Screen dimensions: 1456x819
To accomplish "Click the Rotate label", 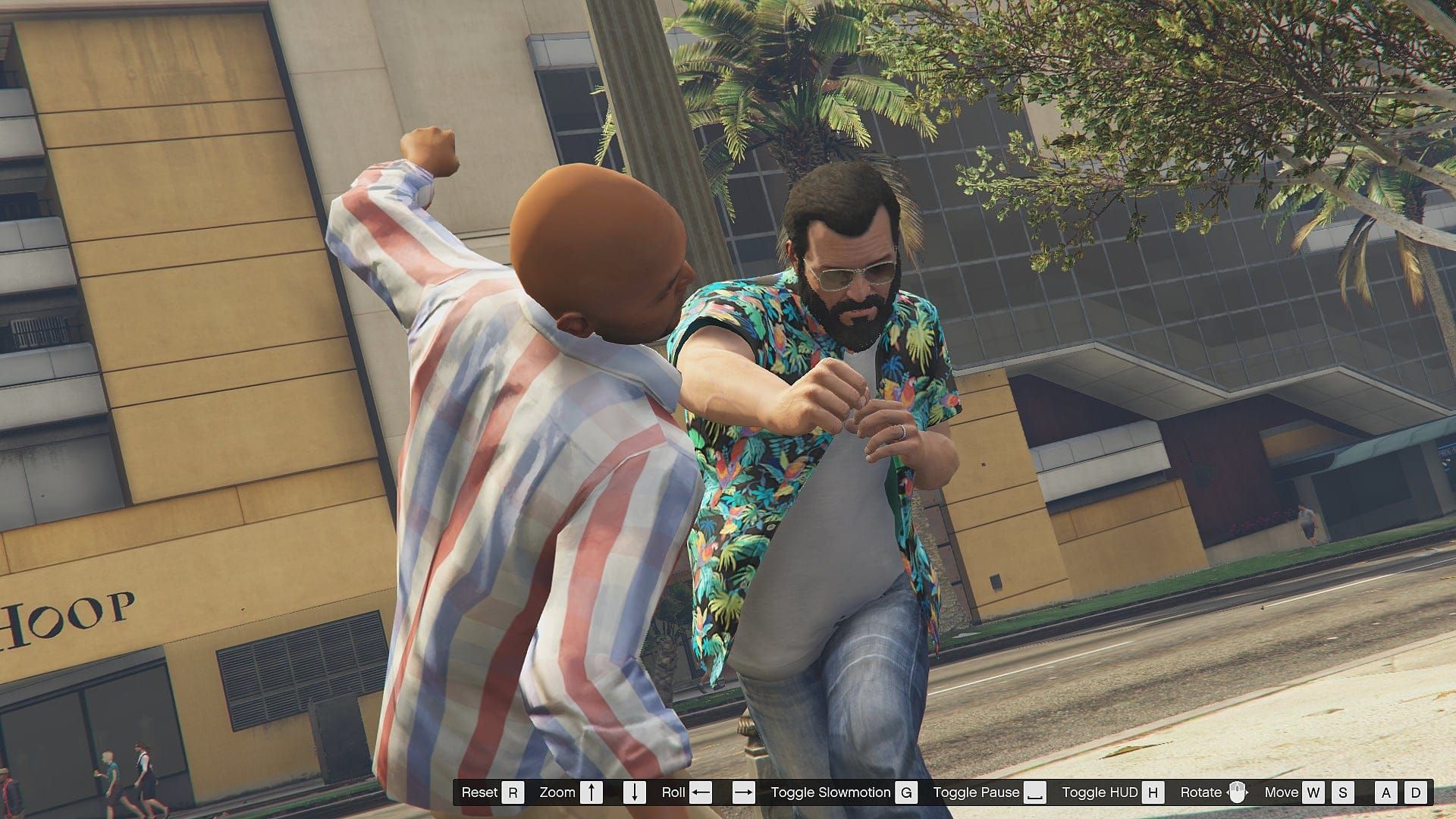I will [1202, 793].
